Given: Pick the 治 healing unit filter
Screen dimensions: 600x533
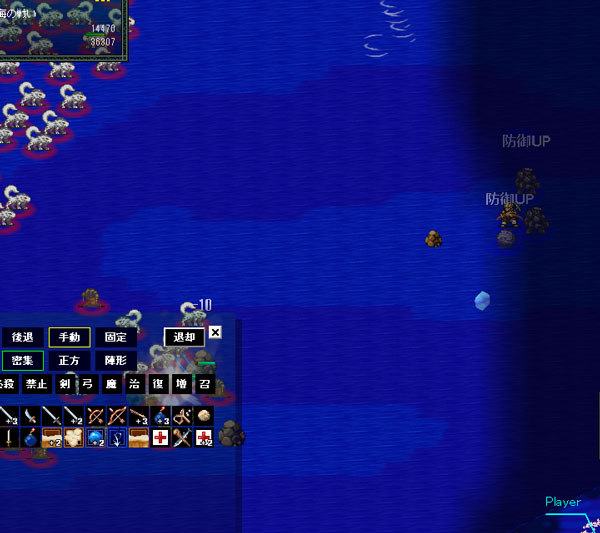Looking at the screenshot, I should click(x=135, y=384).
